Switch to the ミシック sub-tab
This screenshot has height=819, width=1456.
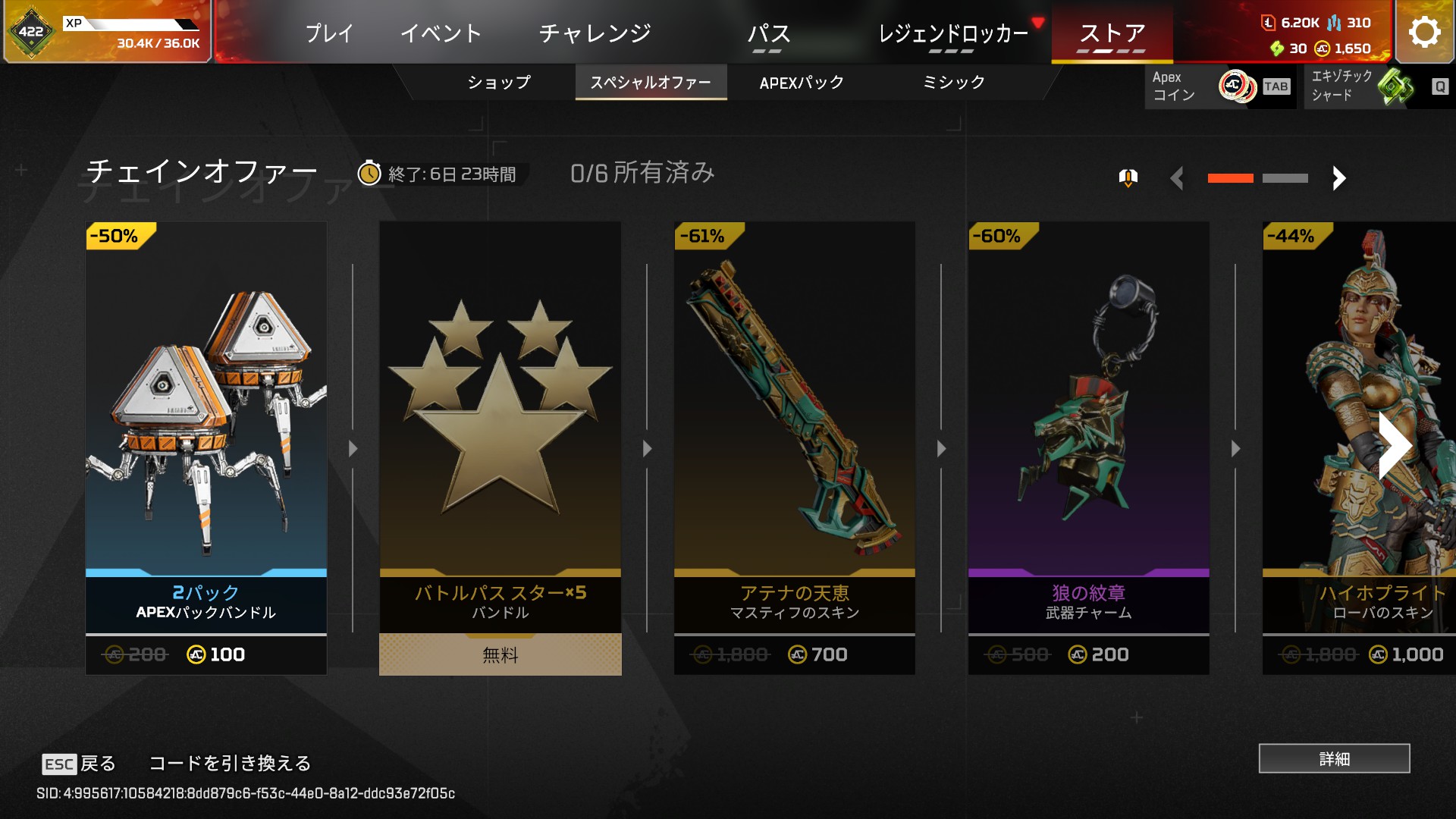[953, 83]
